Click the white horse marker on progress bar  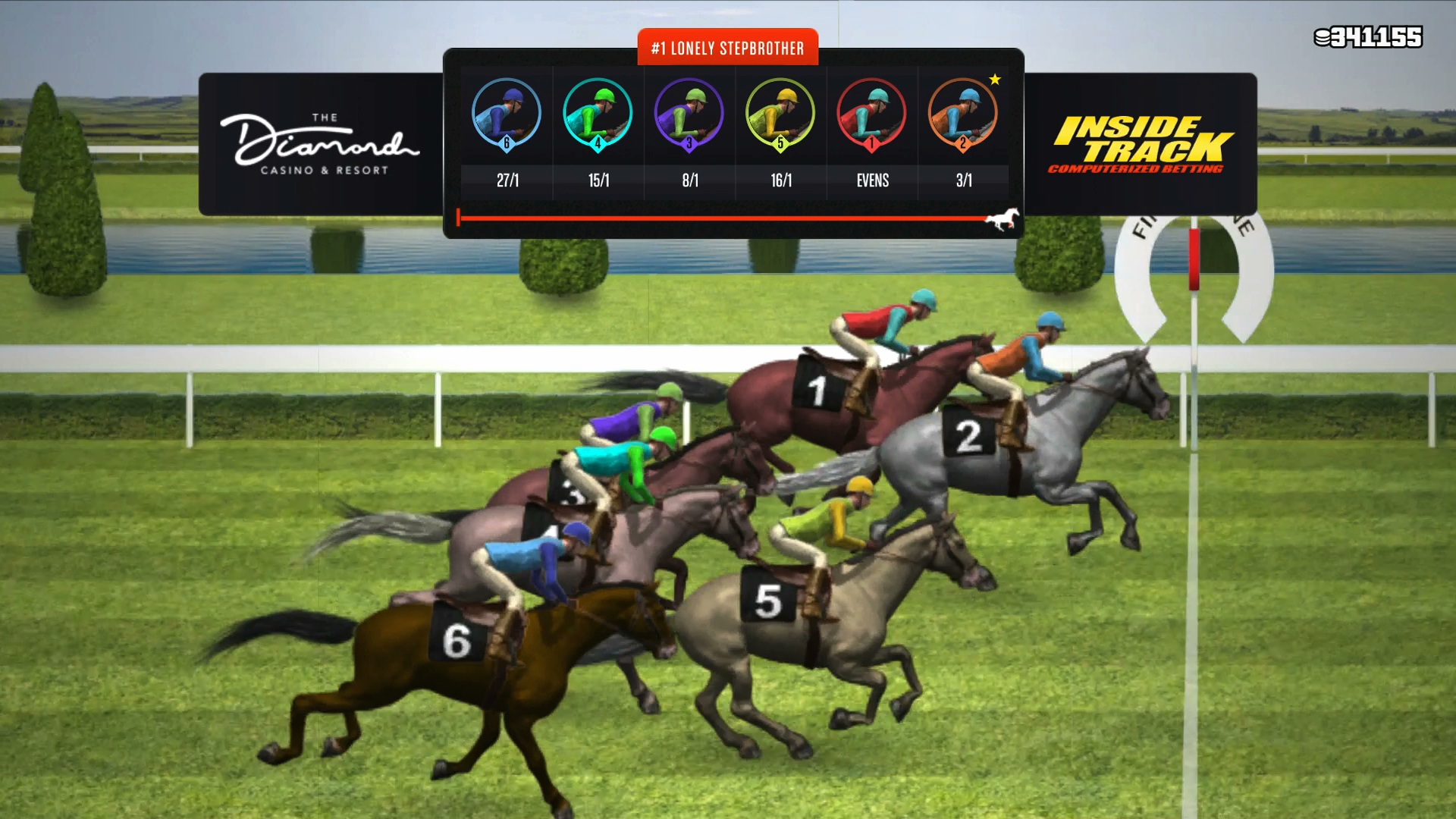pos(1003,218)
